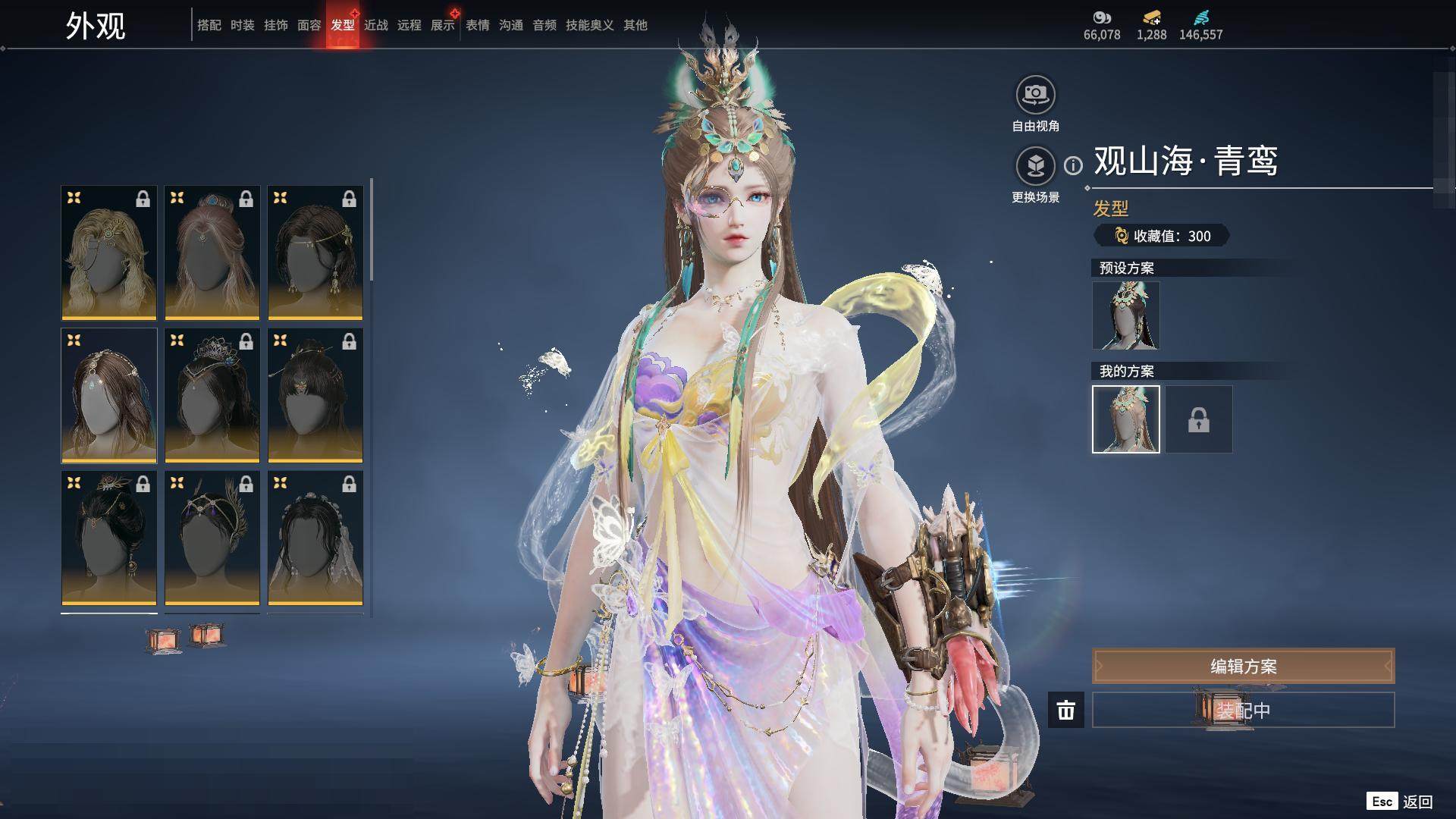
Task: Open the 时装 outfit tab
Action: click(242, 25)
